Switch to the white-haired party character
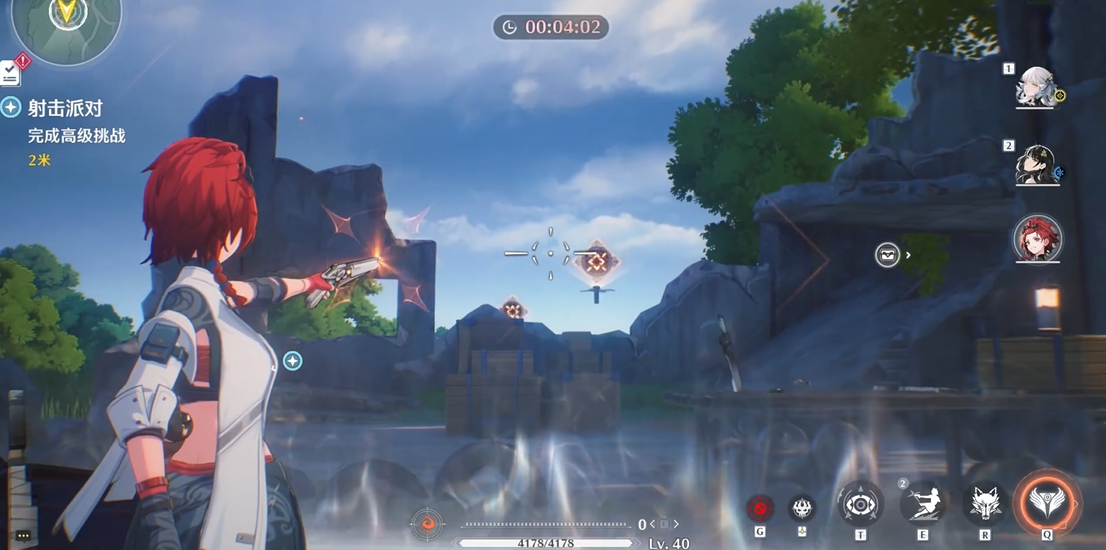This screenshot has height=550, width=1106. (x=1034, y=90)
